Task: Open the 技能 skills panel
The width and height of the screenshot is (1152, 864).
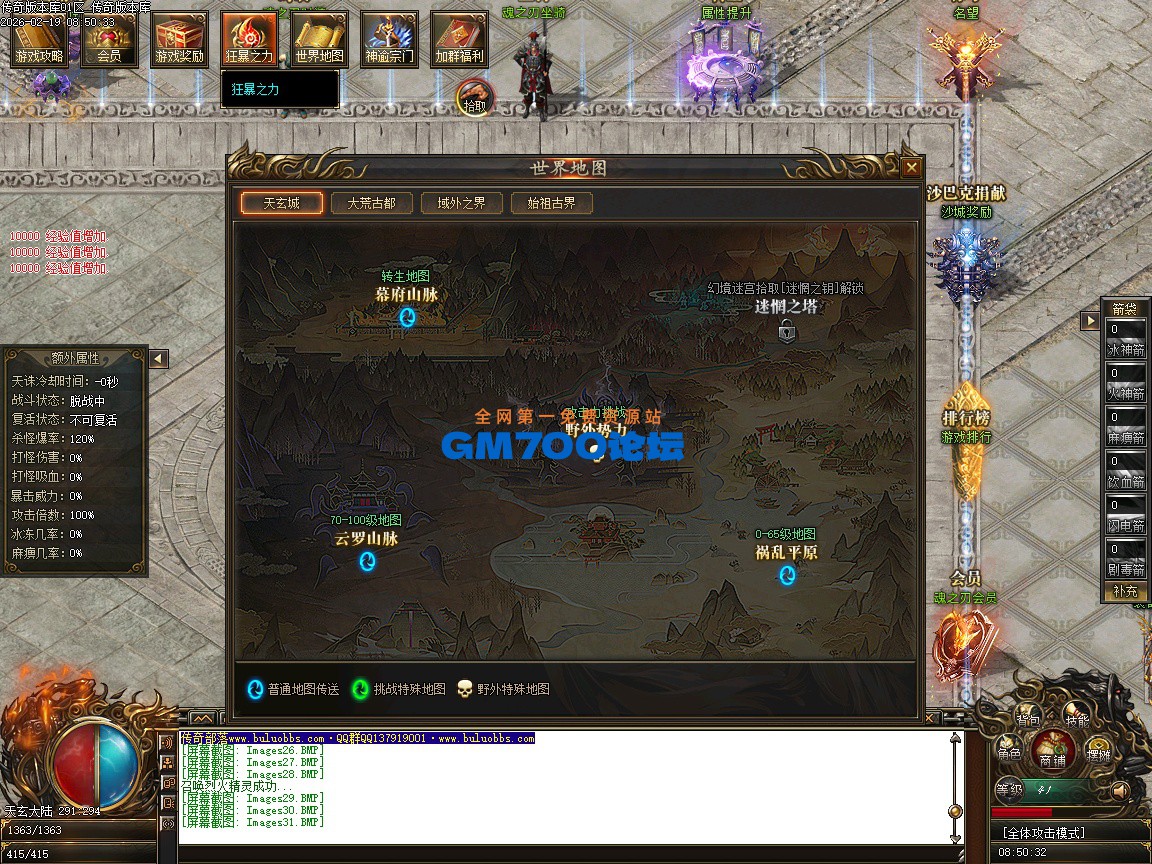Action: point(1077,716)
